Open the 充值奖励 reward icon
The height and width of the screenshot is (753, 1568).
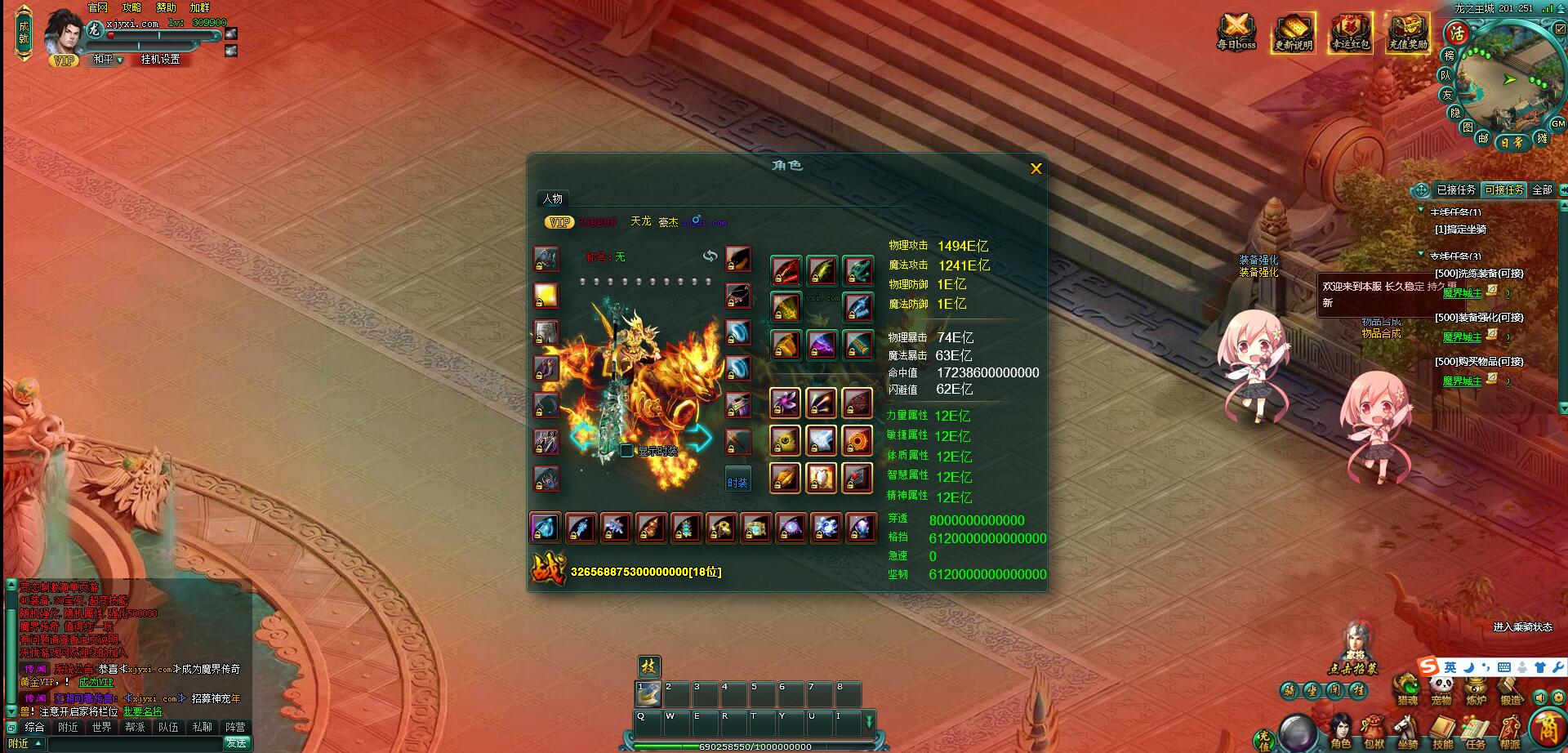[x=1409, y=33]
